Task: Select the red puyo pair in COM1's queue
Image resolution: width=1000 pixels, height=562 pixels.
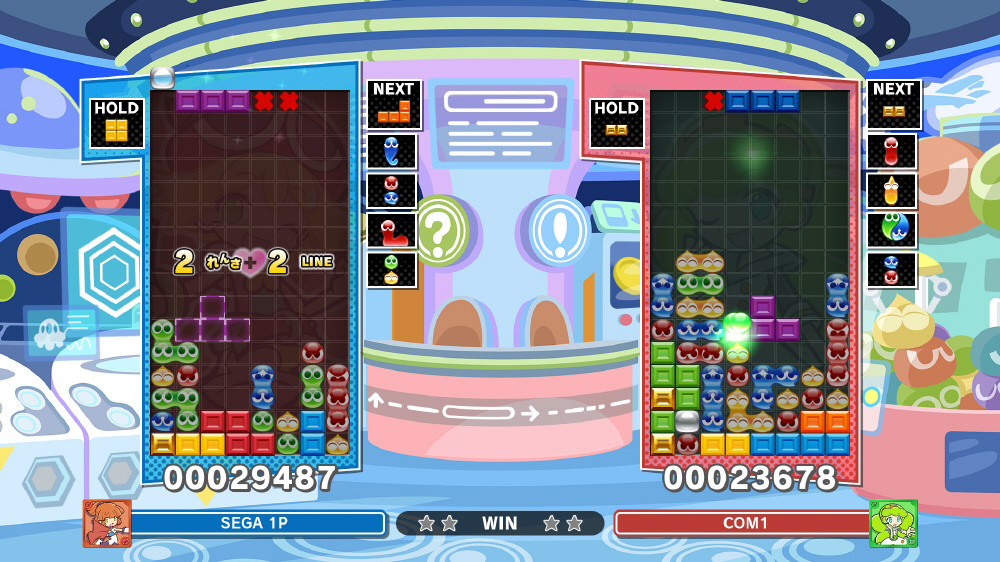Action: (x=891, y=151)
